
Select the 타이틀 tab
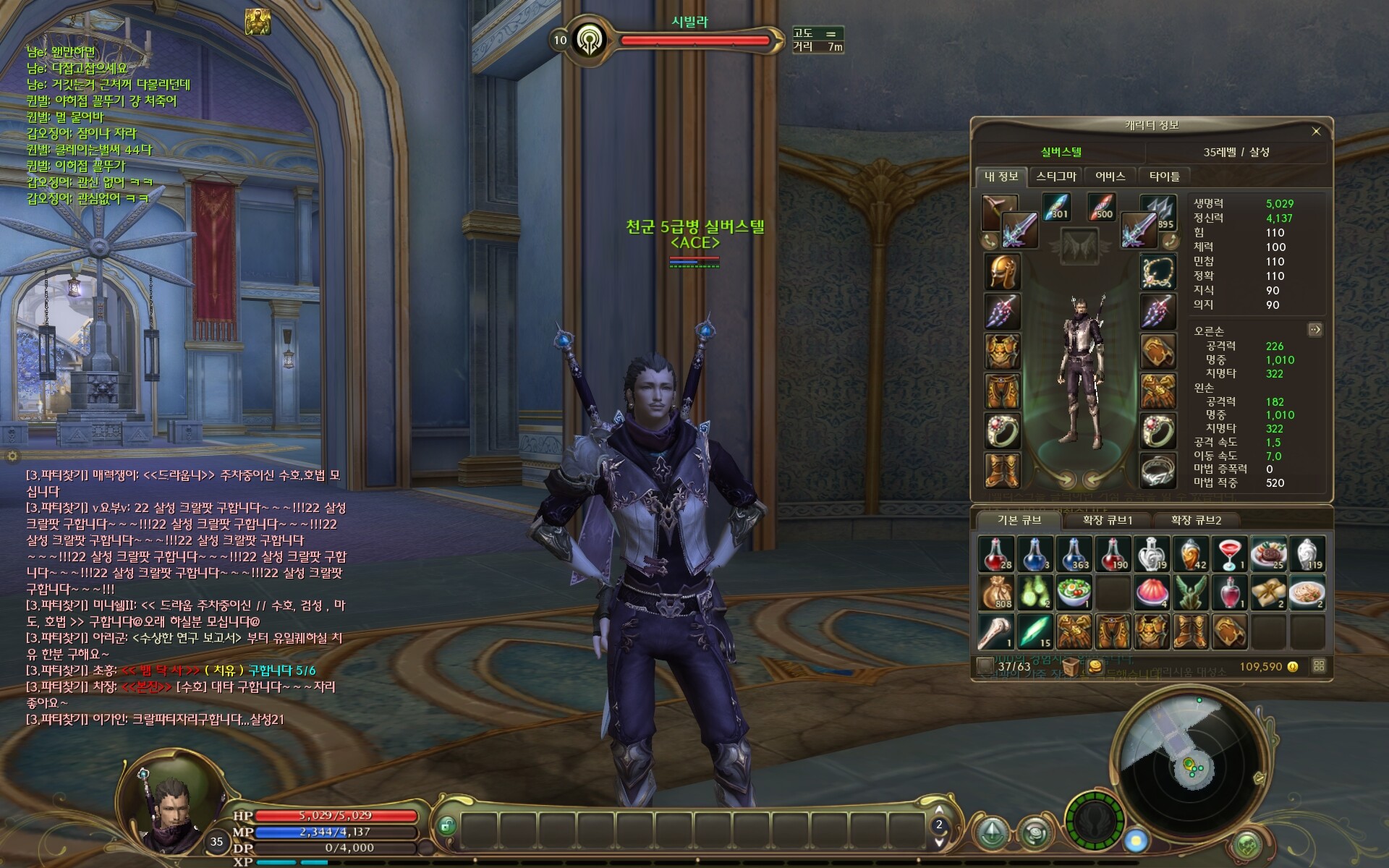[1164, 176]
